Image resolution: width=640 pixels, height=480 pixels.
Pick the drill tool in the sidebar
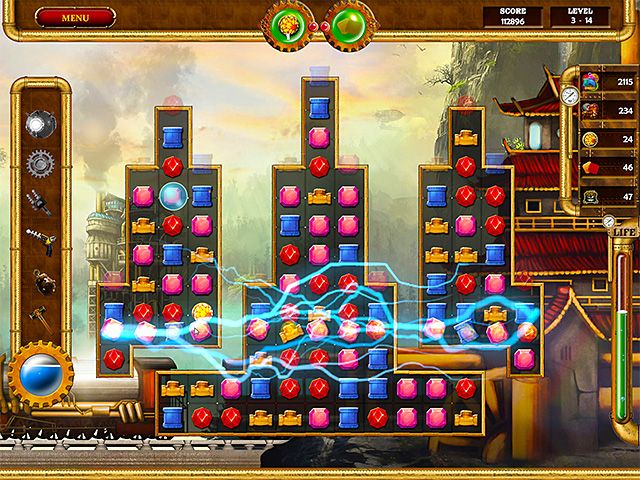click(39, 201)
